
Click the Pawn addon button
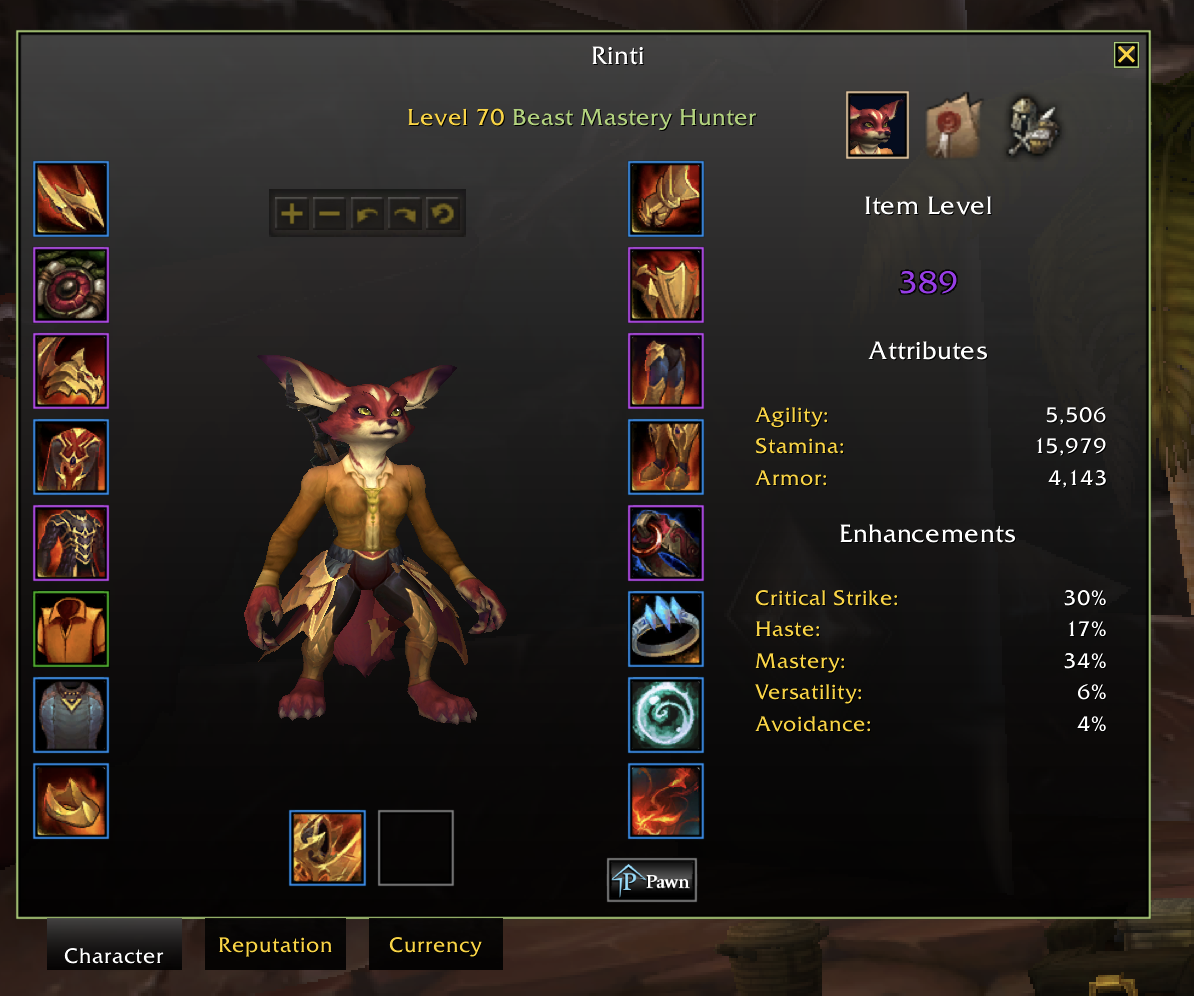(x=652, y=881)
